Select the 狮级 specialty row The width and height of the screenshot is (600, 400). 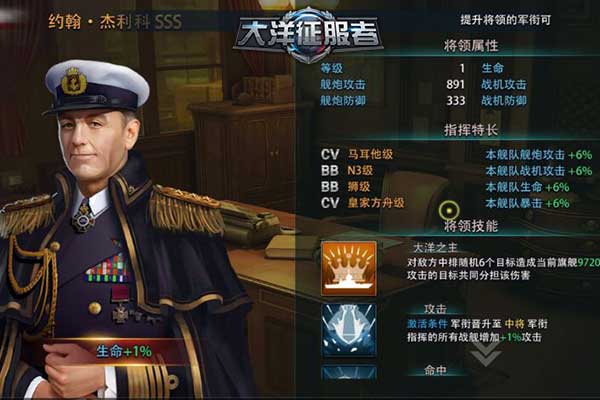(x=445, y=187)
